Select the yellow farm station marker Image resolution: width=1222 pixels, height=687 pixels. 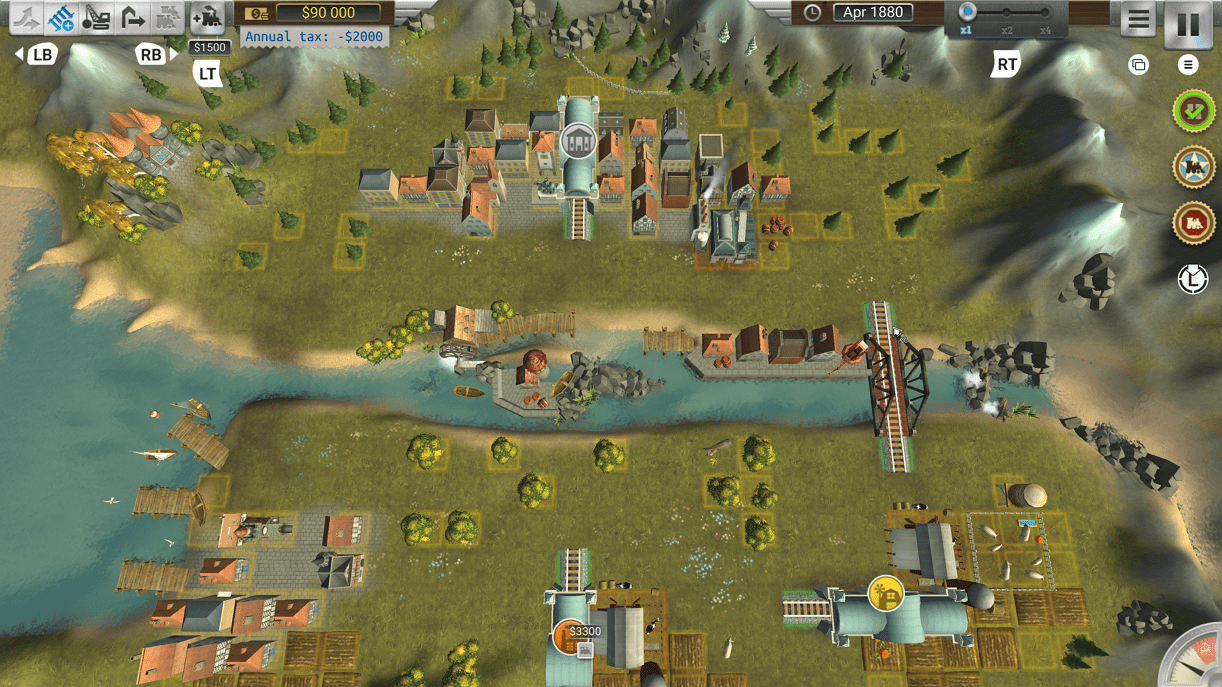885,594
